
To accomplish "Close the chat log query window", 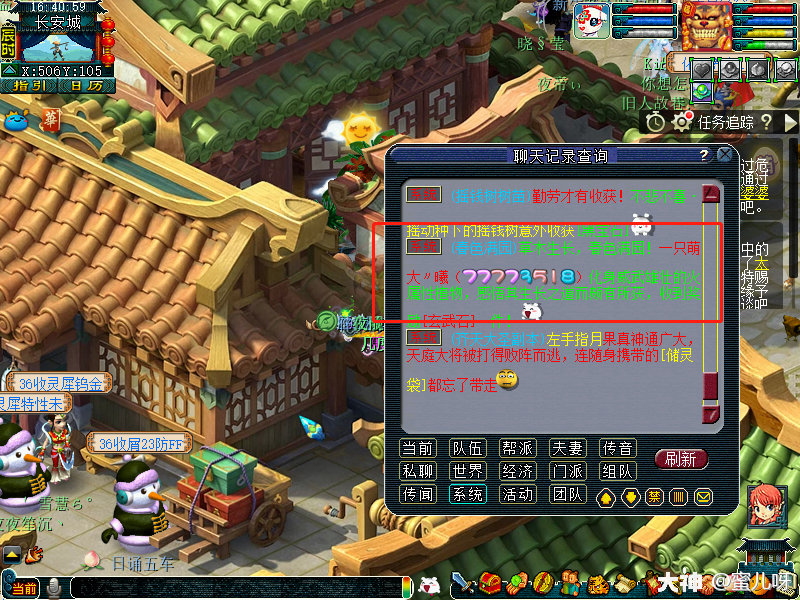I will (x=725, y=155).
